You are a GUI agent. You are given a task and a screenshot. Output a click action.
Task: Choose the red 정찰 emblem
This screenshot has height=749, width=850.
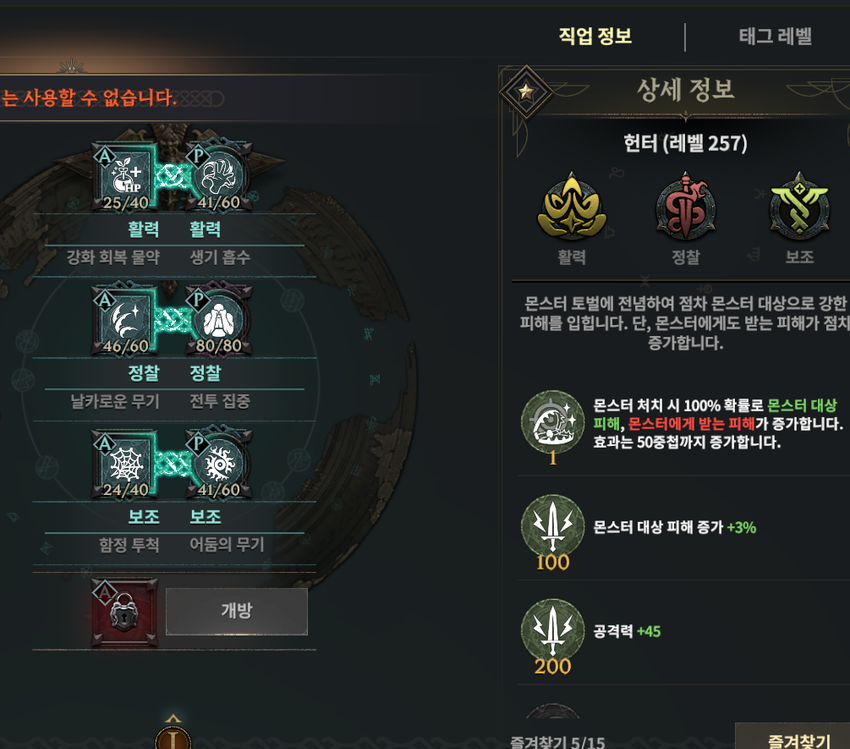[x=685, y=207]
